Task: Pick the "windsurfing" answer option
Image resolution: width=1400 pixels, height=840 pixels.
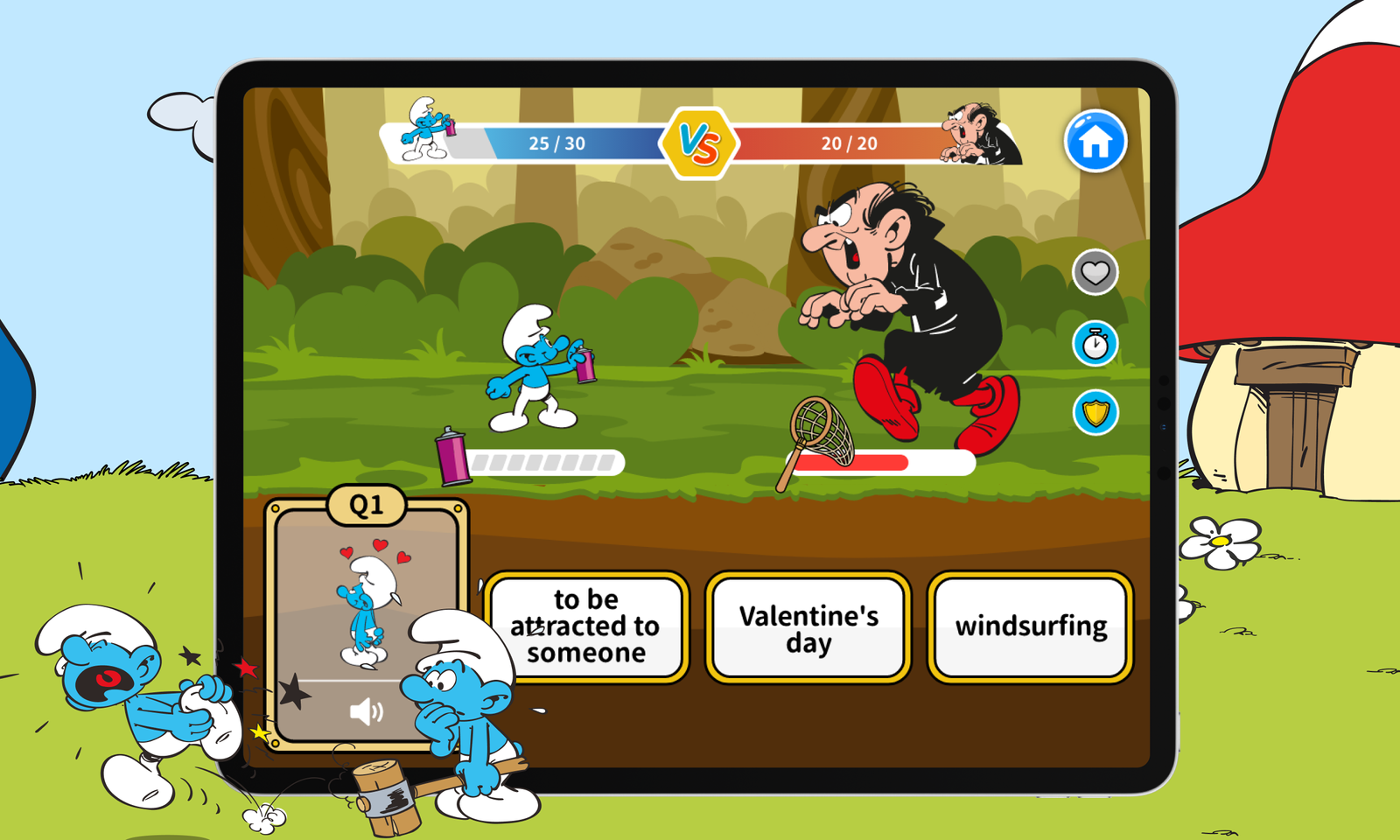Action: tap(1031, 626)
